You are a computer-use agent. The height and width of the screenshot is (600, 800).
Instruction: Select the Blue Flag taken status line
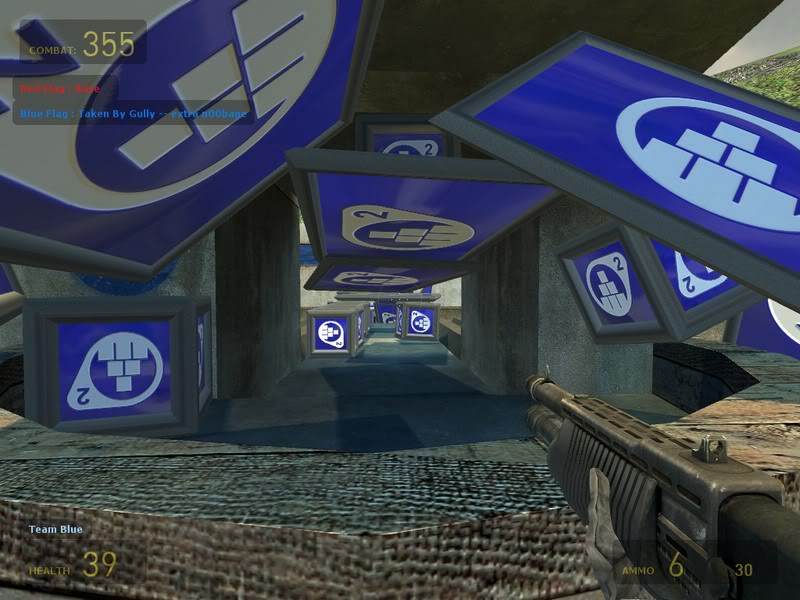(133, 114)
